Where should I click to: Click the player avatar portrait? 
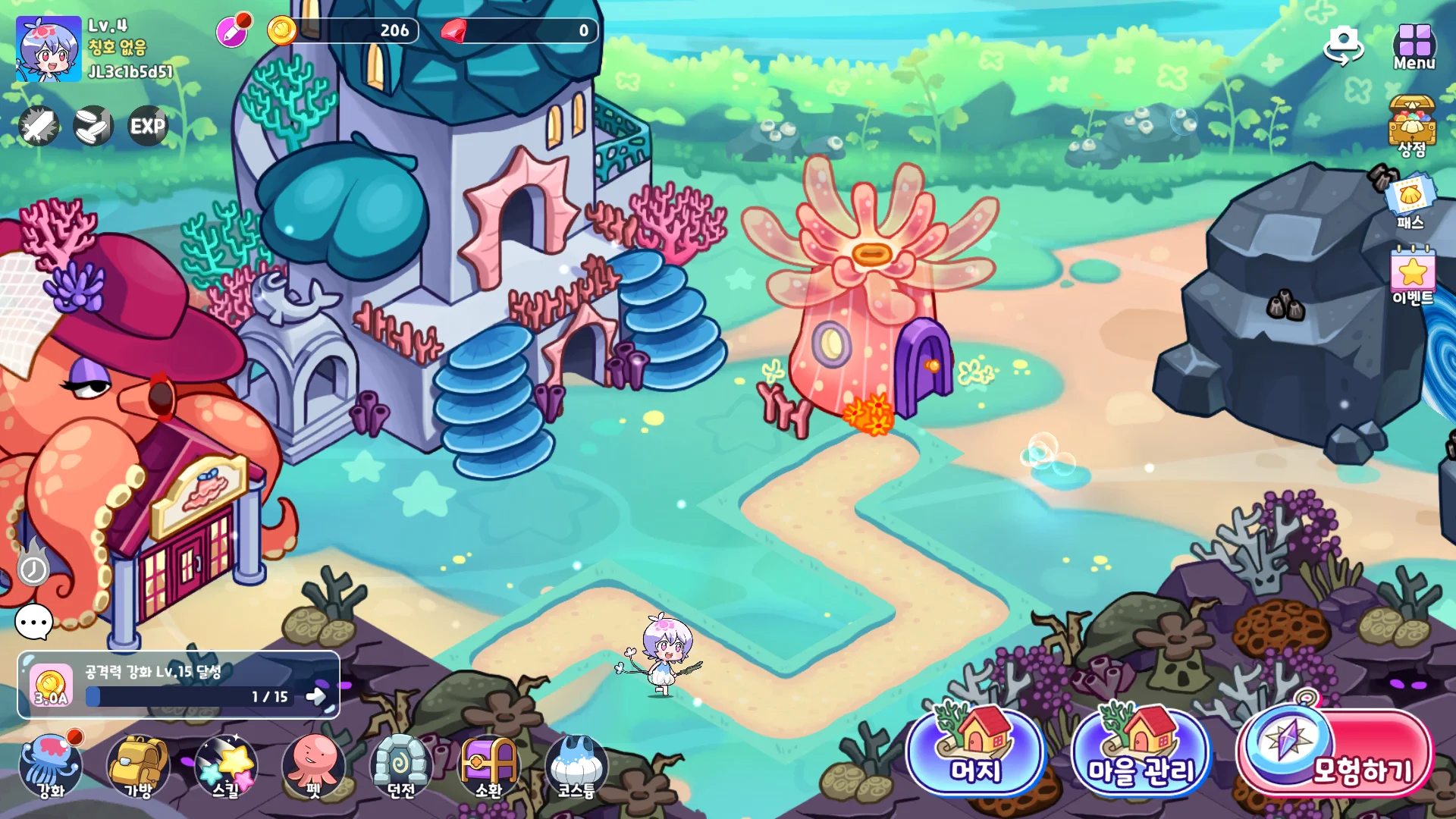click(49, 49)
